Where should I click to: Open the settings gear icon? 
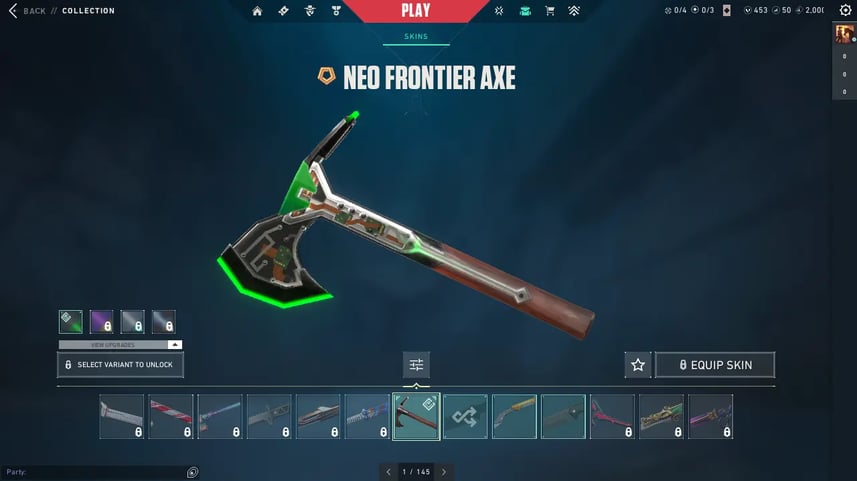coord(845,11)
